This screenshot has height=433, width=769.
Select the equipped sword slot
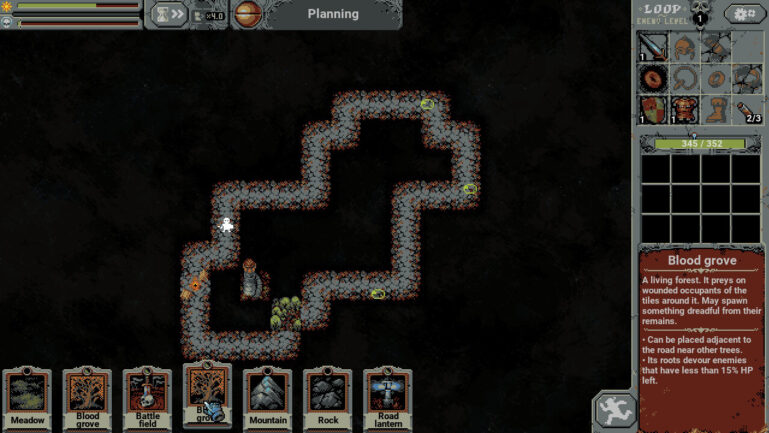653,46
